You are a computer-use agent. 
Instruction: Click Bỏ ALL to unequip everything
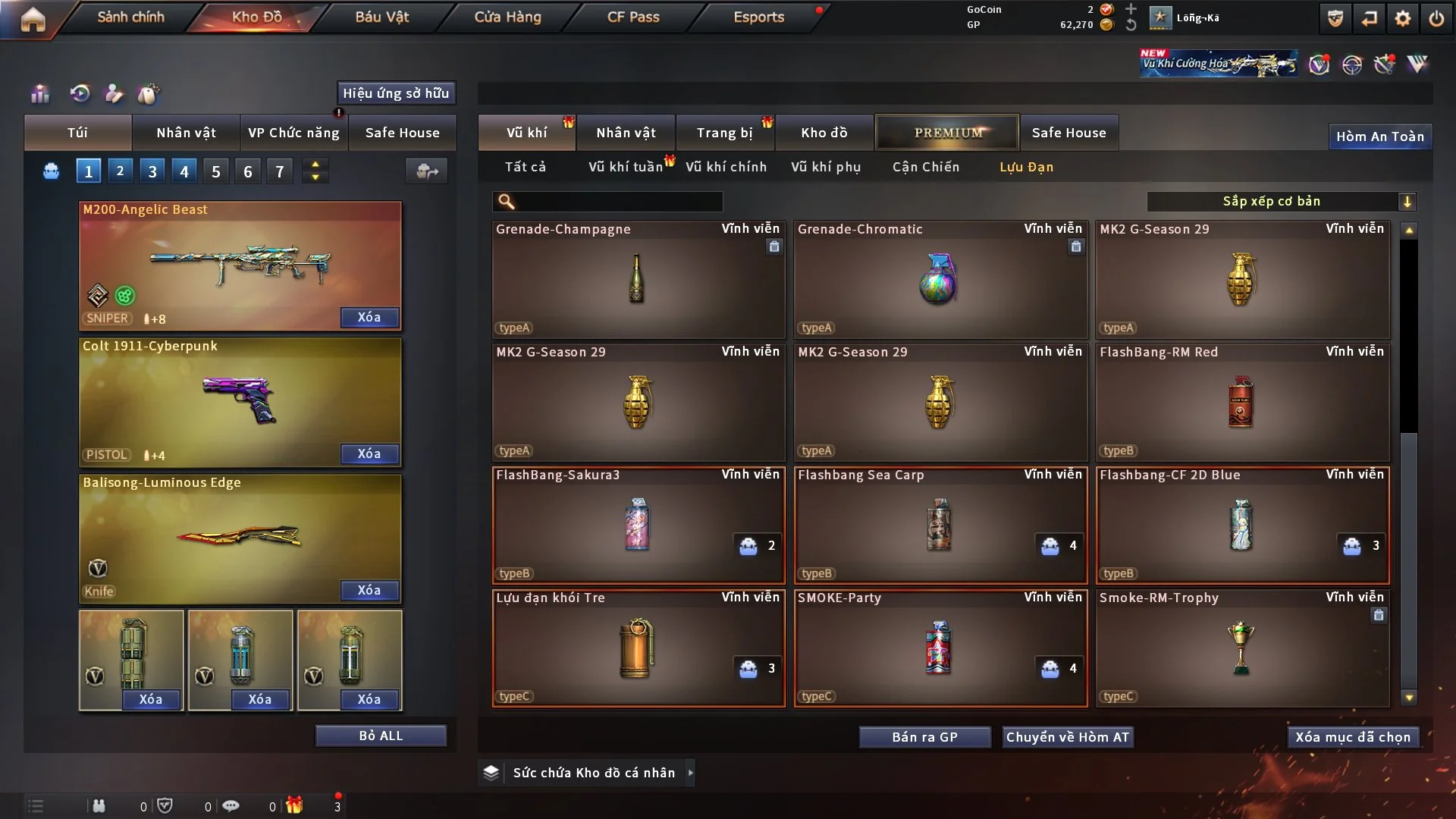pyautogui.click(x=381, y=736)
